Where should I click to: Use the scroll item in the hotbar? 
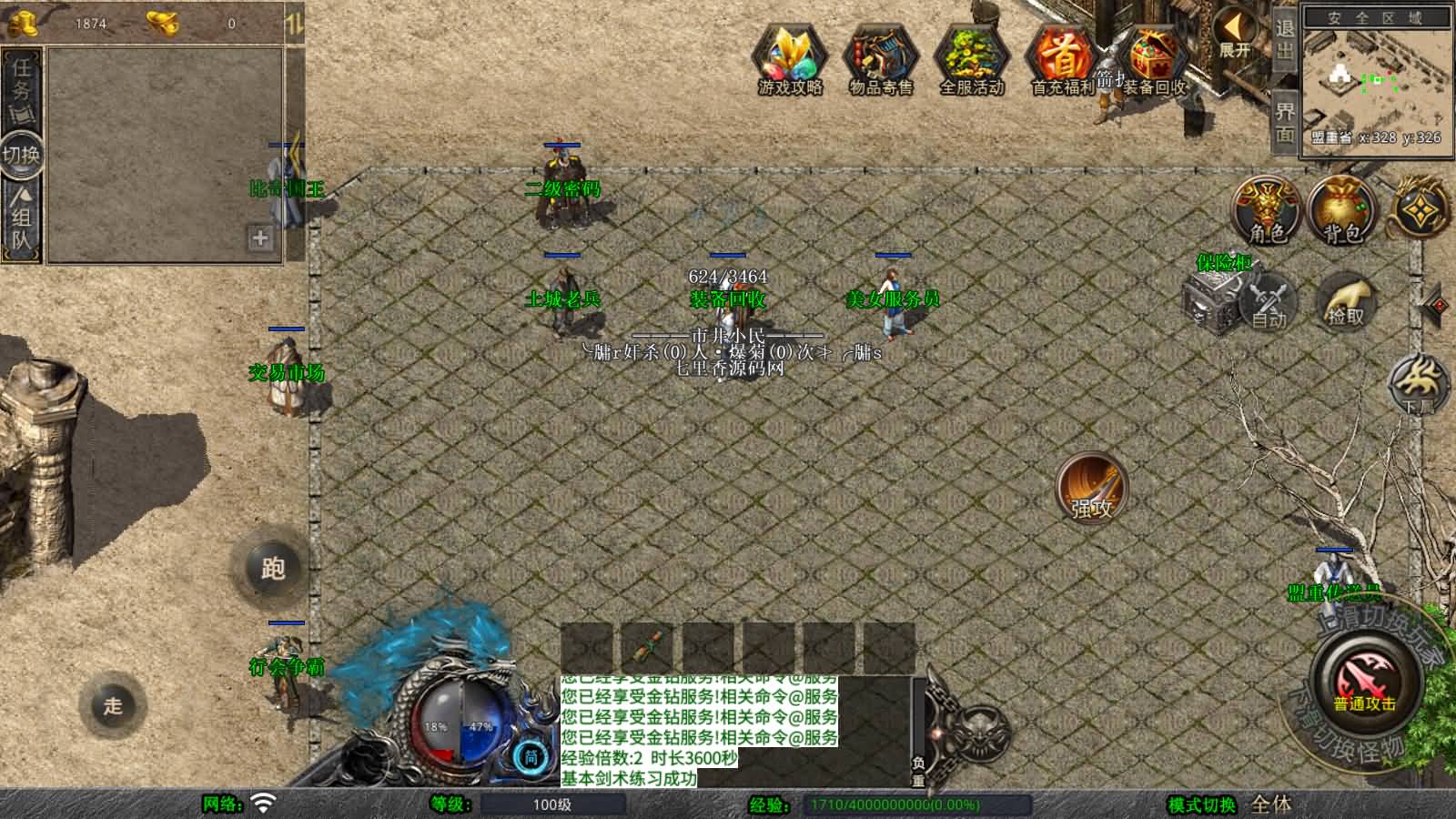647,647
